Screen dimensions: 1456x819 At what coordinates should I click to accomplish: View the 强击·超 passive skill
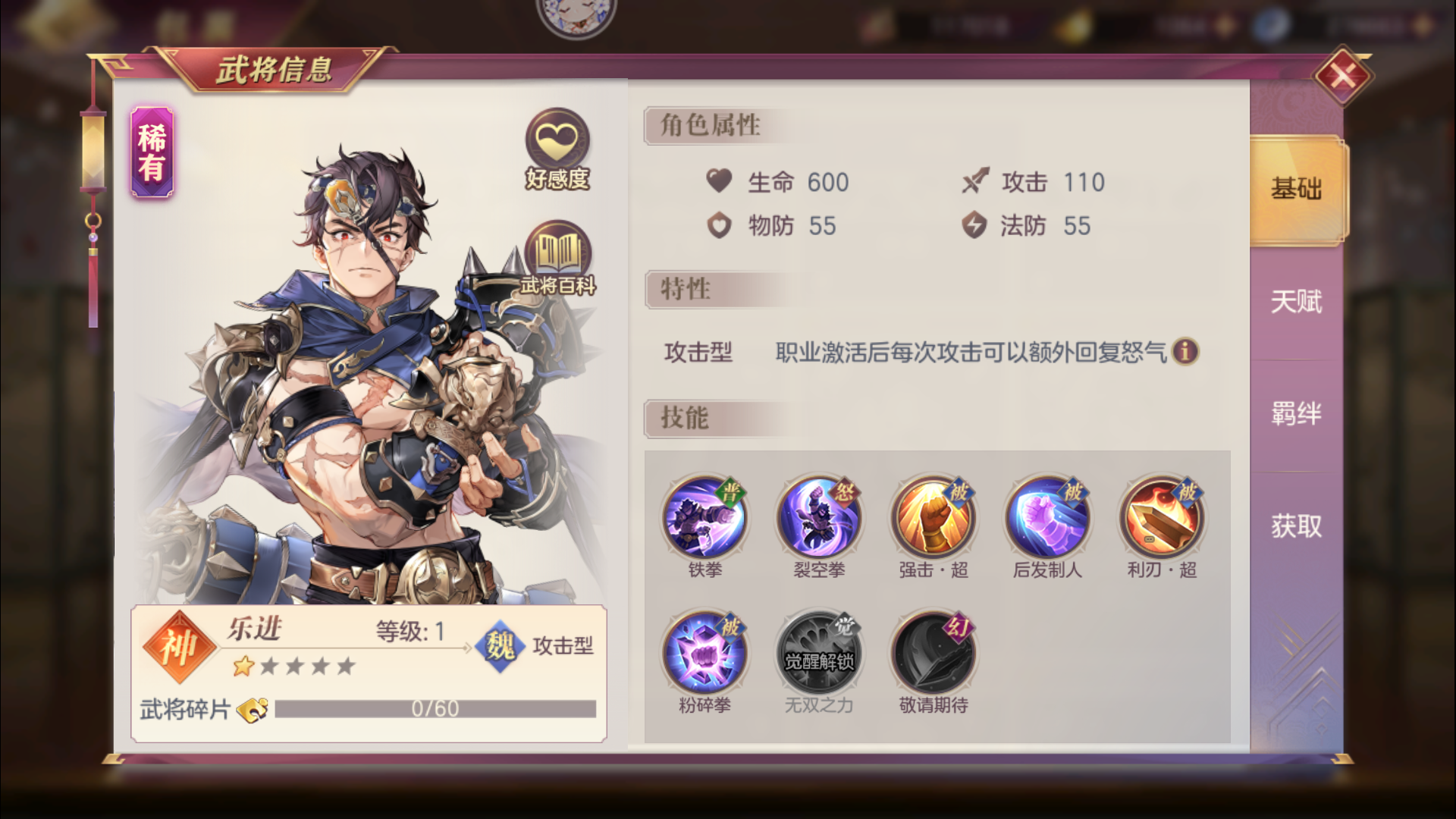934,518
